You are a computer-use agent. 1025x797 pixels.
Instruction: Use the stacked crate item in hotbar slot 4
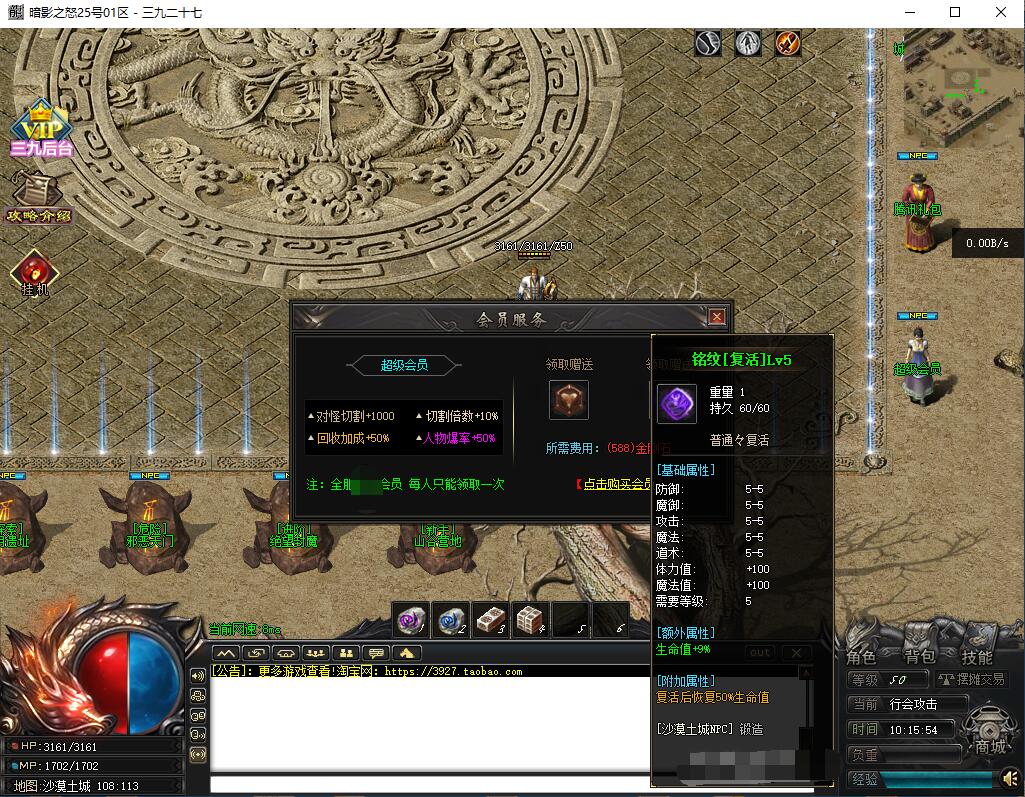[531, 621]
